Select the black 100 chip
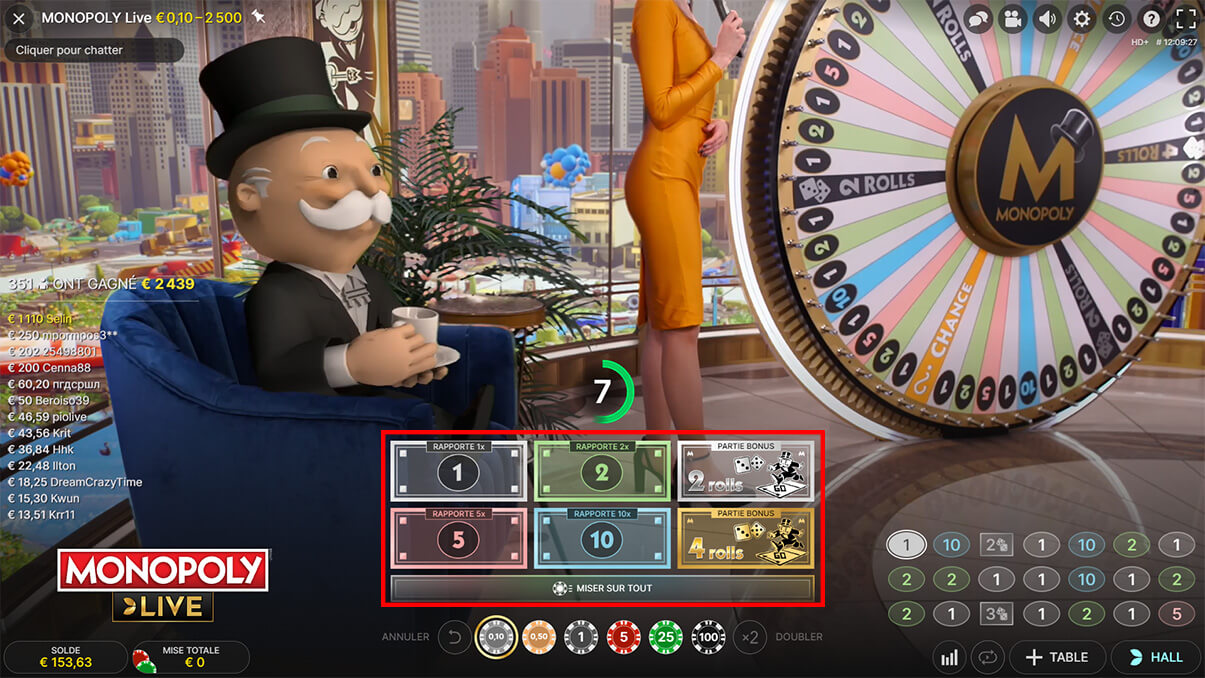 [708, 637]
